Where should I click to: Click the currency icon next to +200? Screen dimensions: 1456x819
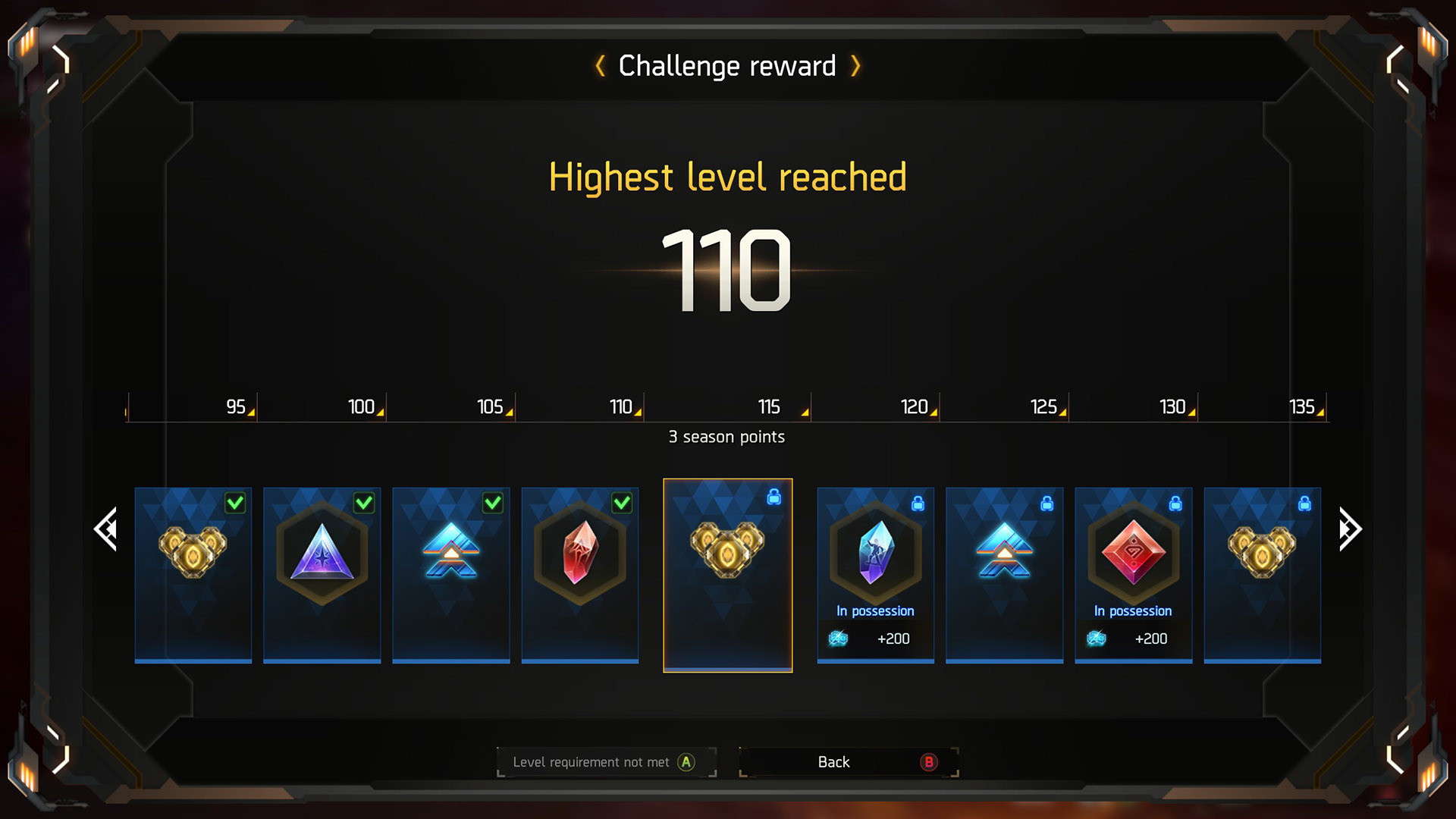pos(836,638)
